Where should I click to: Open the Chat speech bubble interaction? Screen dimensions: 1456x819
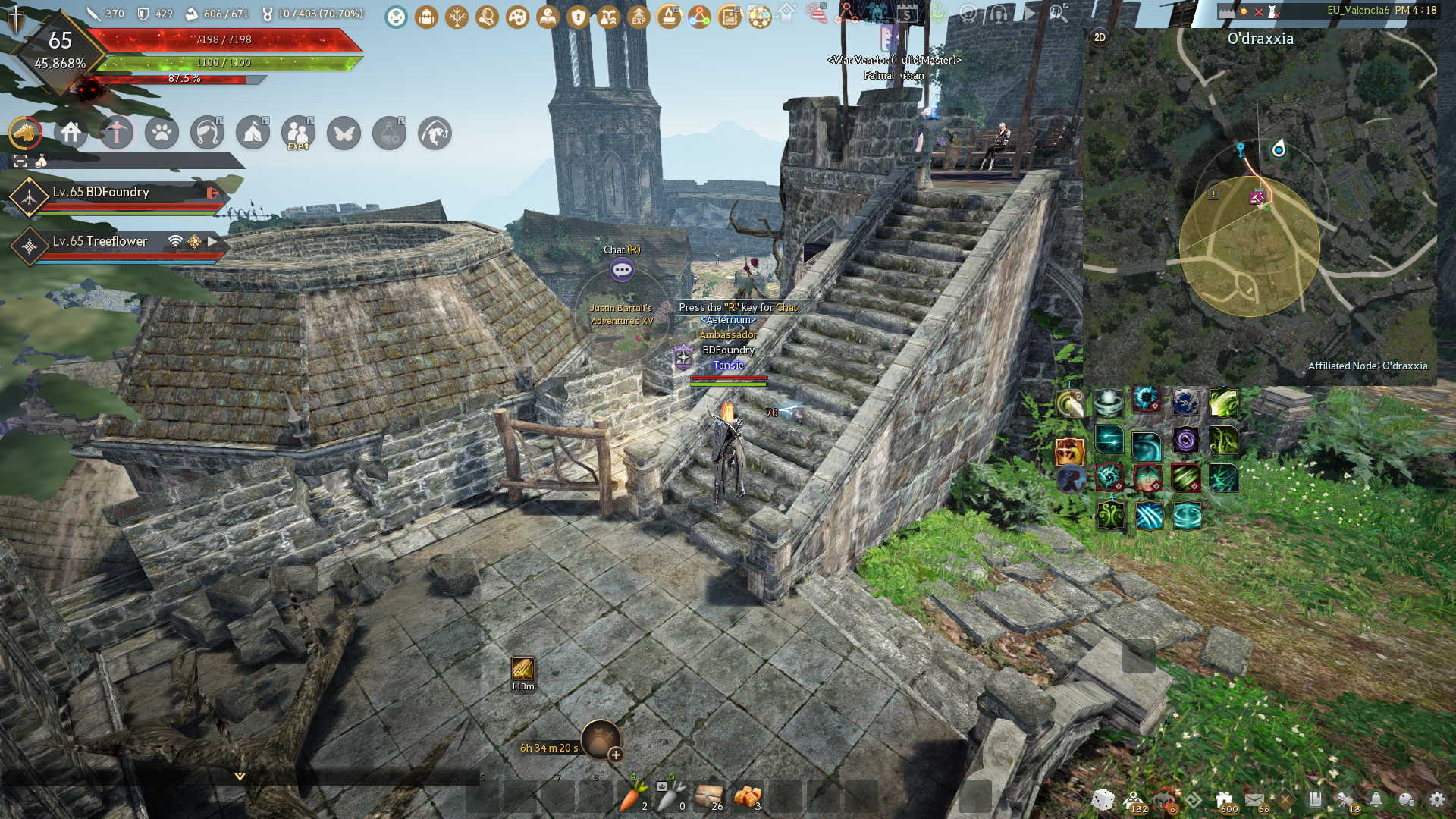(x=622, y=269)
